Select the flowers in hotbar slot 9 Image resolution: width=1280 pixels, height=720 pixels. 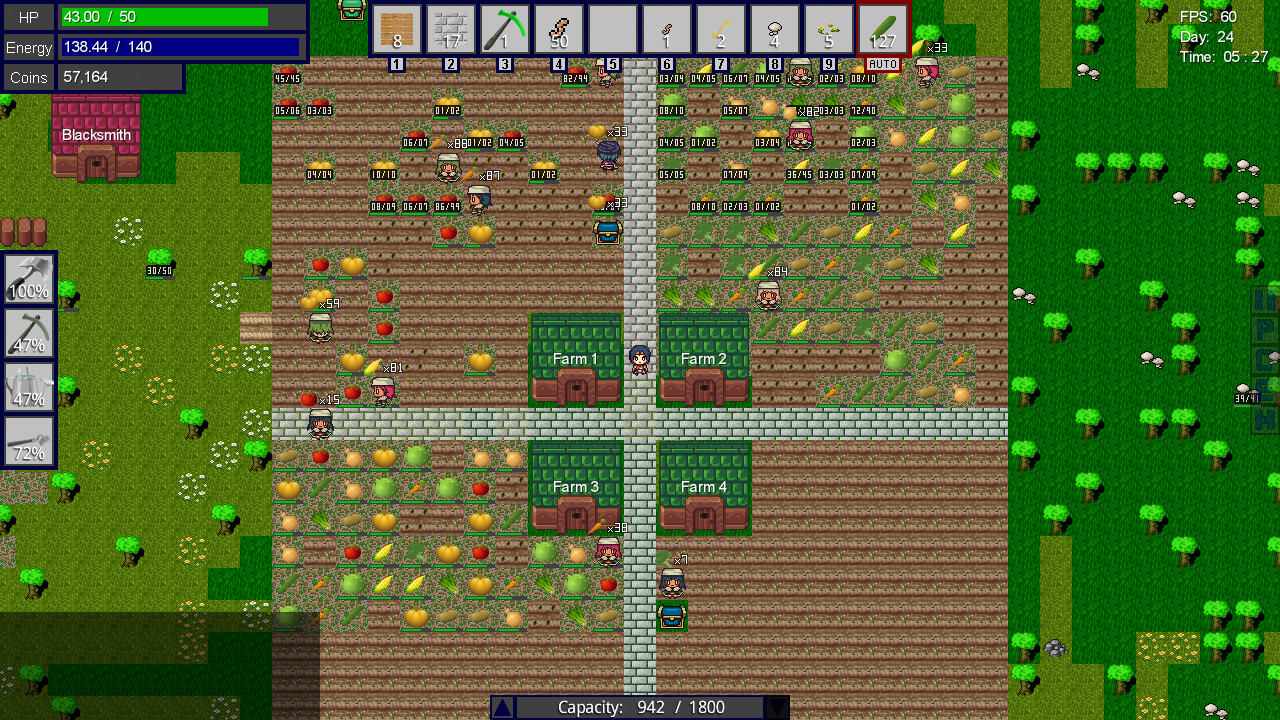(x=828, y=30)
